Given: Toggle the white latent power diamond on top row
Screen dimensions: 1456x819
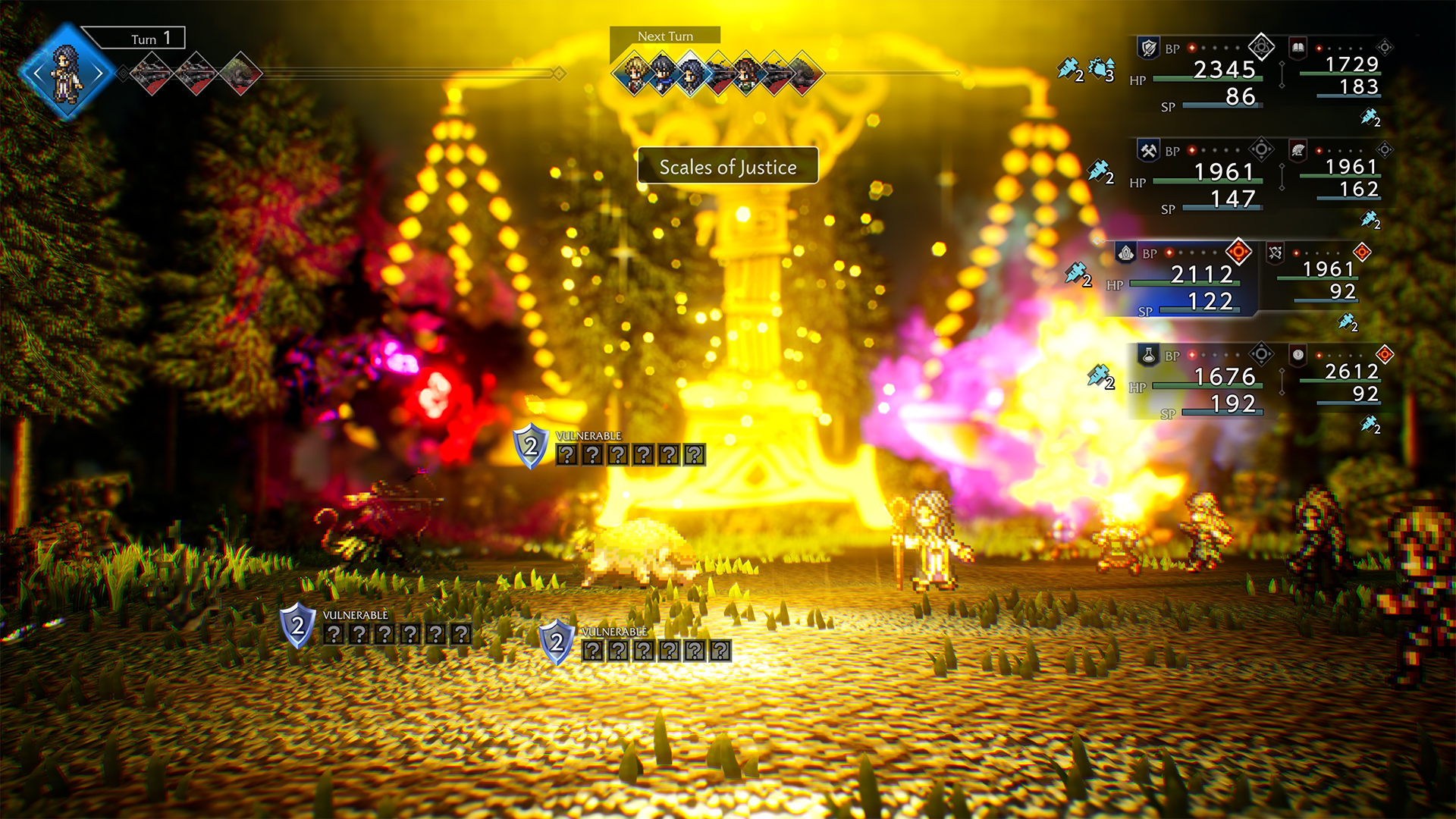Looking at the screenshot, I should point(1263,45).
